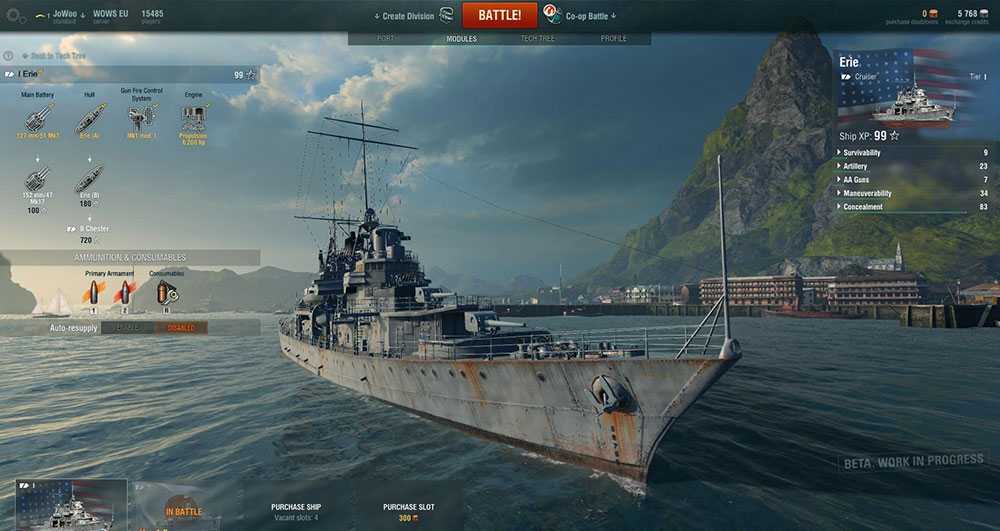This screenshot has height=531, width=1000.
Task: Select the Erie (A) hull module
Action: pos(90,118)
